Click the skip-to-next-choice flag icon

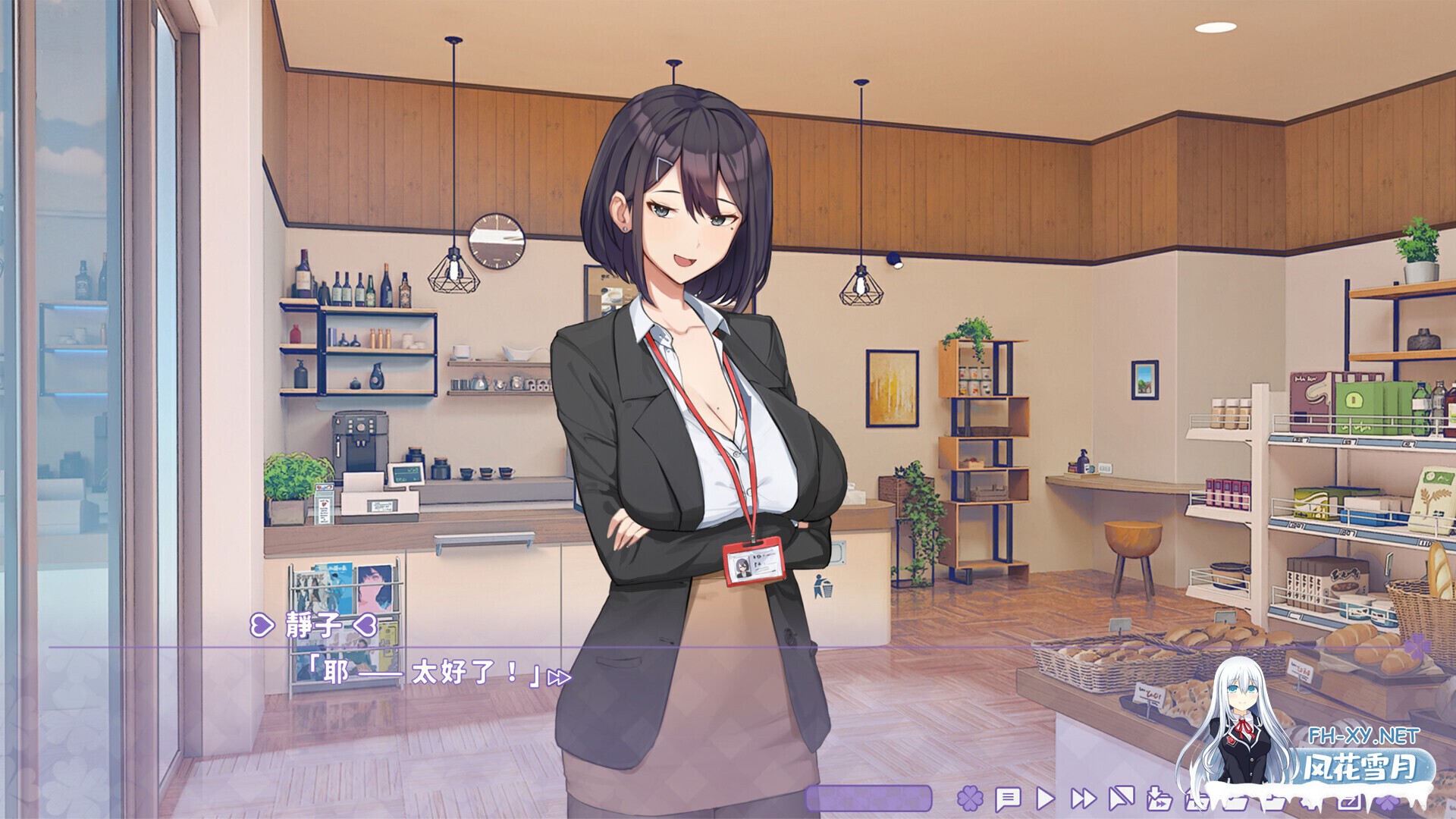[1121, 800]
